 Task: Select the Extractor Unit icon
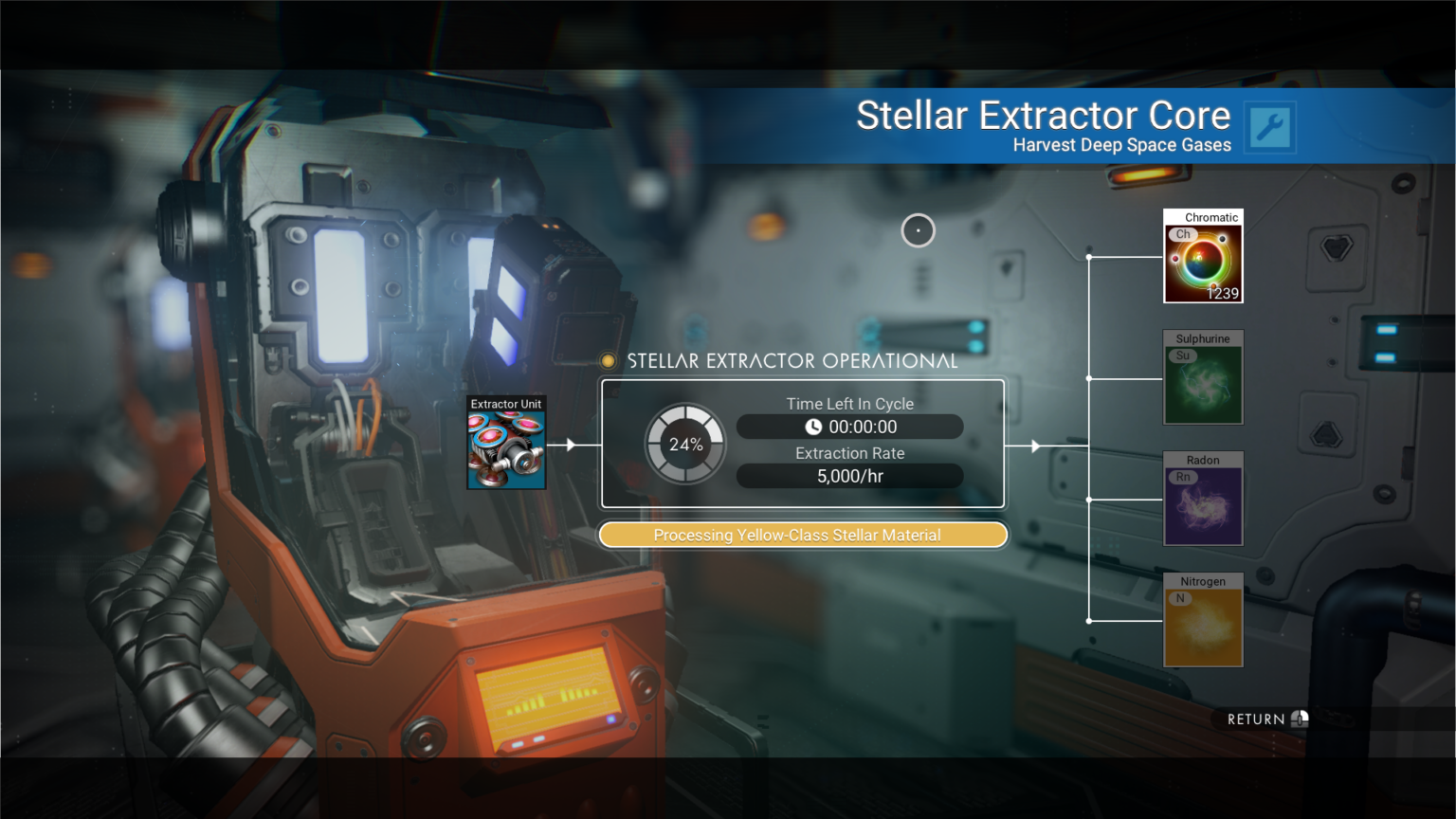click(x=505, y=445)
